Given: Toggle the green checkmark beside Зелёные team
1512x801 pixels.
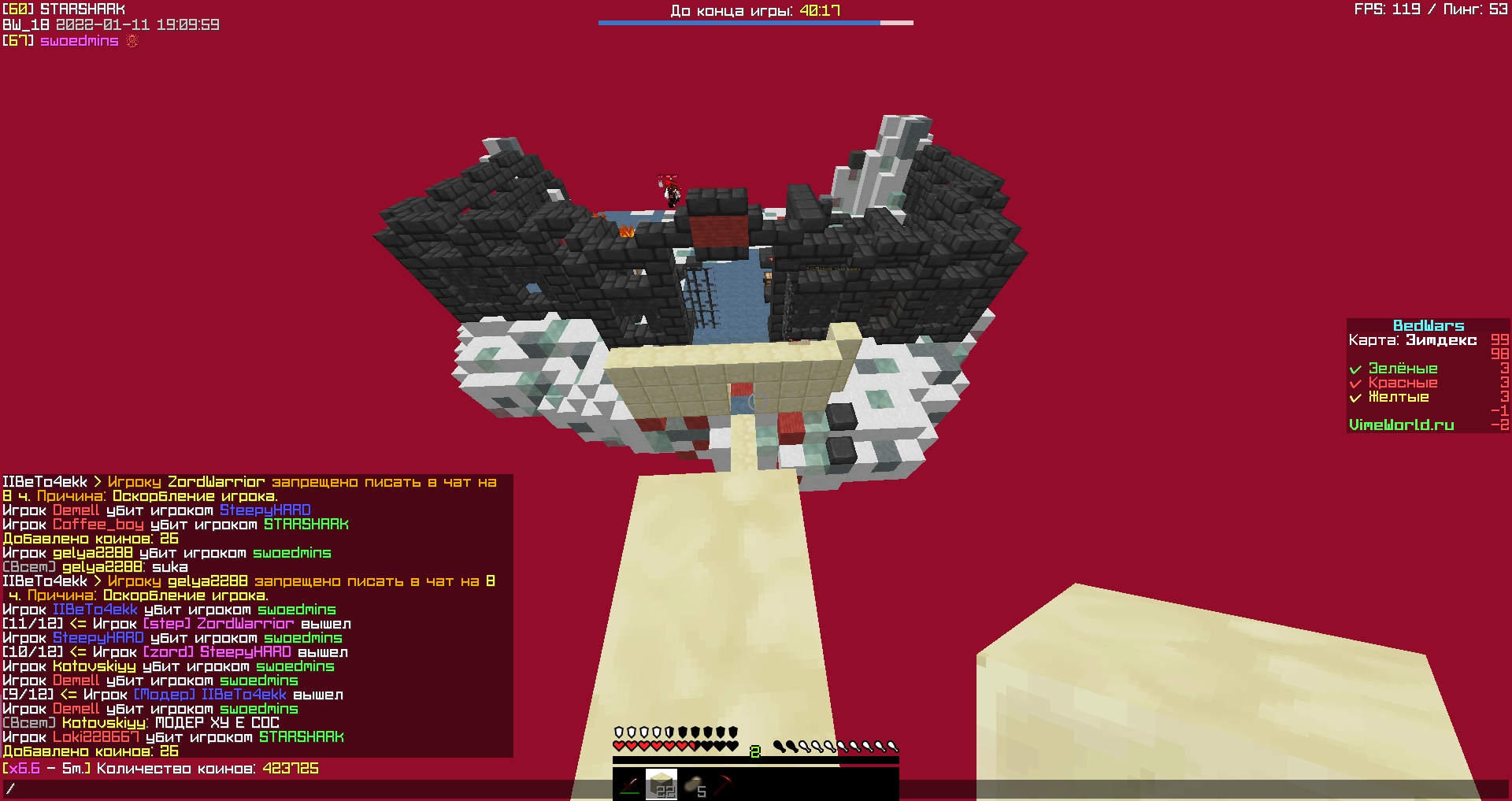Looking at the screenshot, I should coord(1357,368).
